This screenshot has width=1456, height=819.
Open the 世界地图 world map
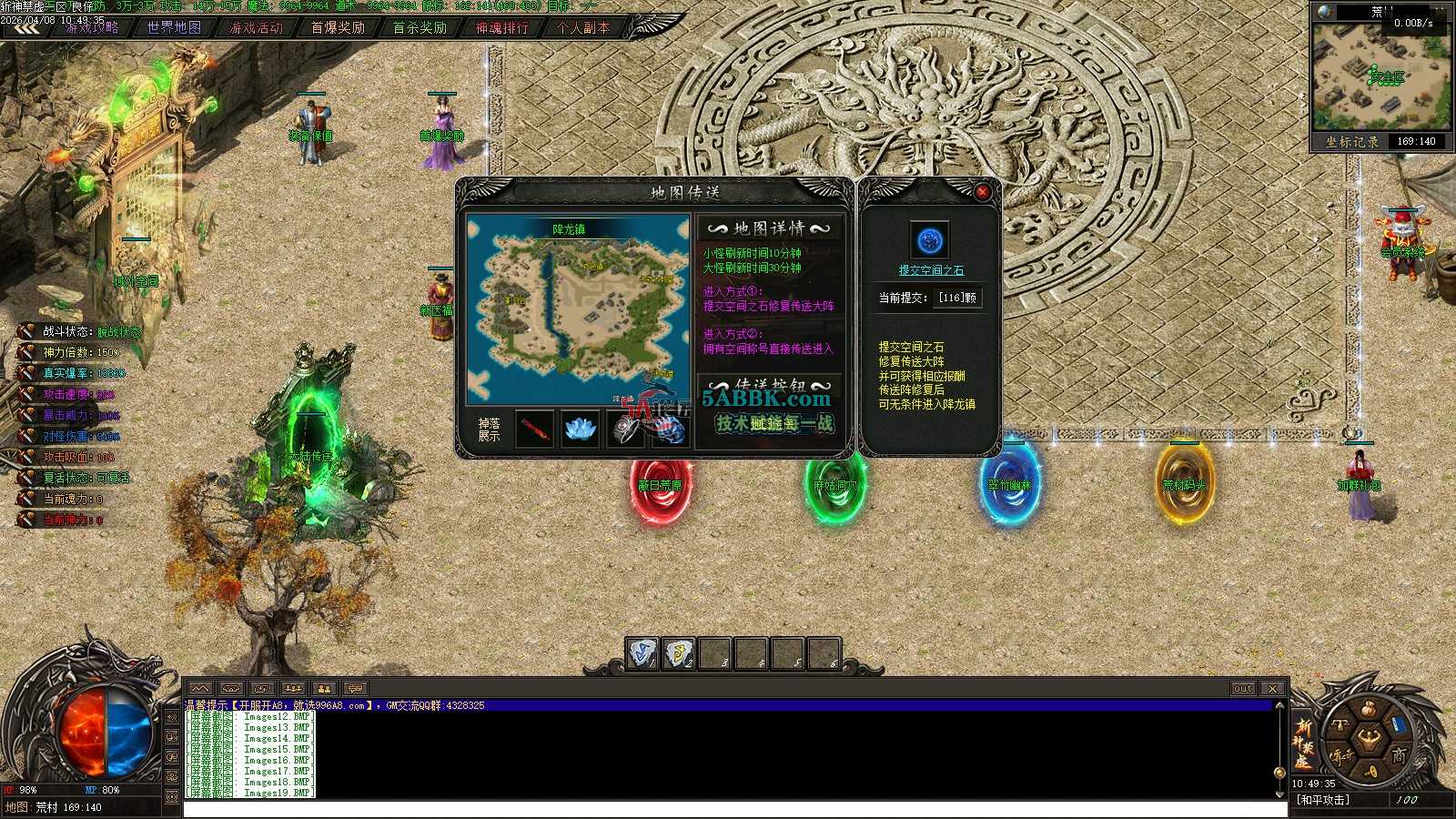tap(174, 28)
